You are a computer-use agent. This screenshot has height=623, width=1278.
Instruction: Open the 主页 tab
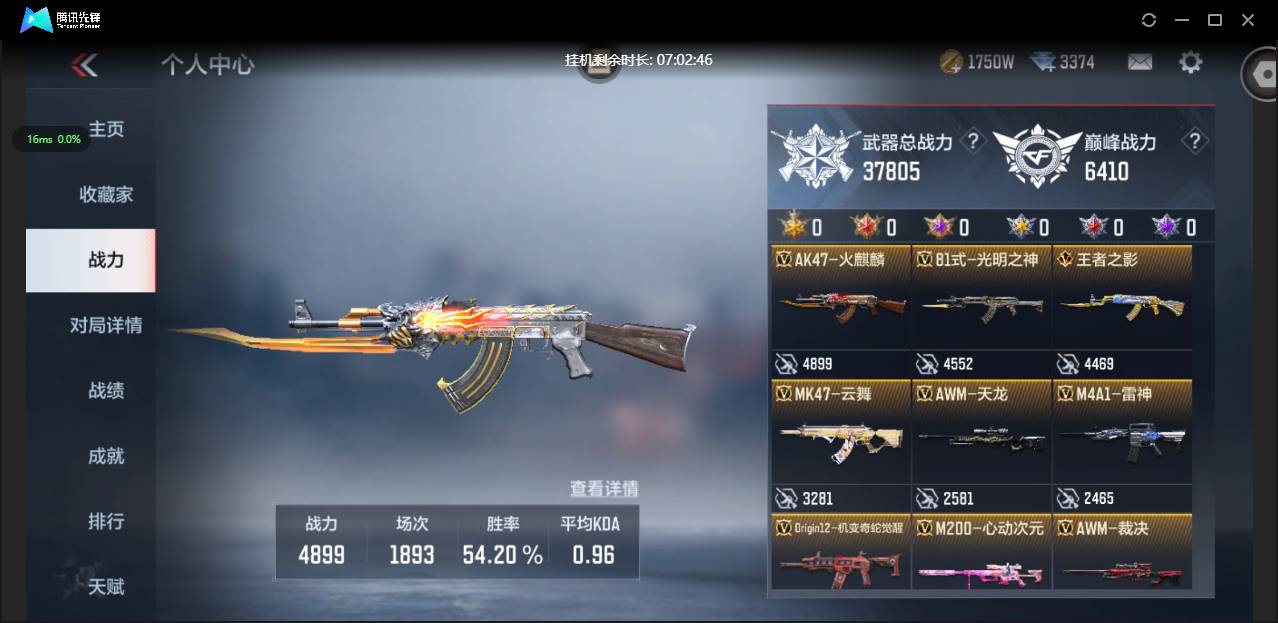tap(105, 130)
